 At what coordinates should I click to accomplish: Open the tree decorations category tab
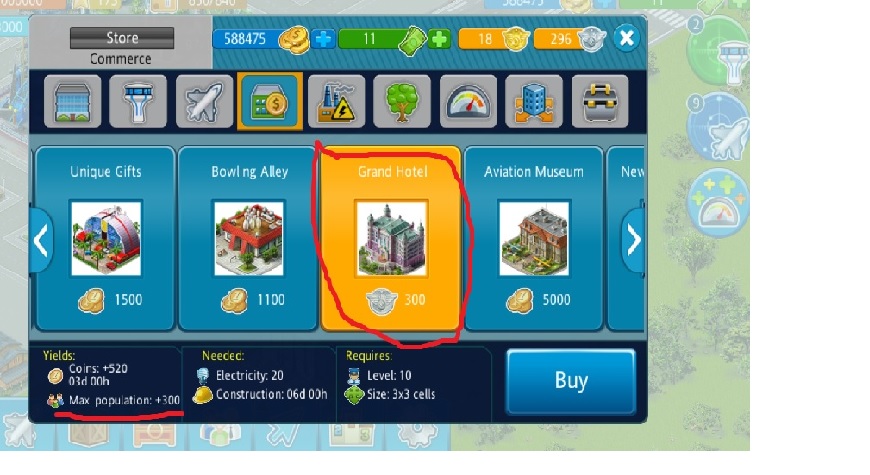pos(402,101)
